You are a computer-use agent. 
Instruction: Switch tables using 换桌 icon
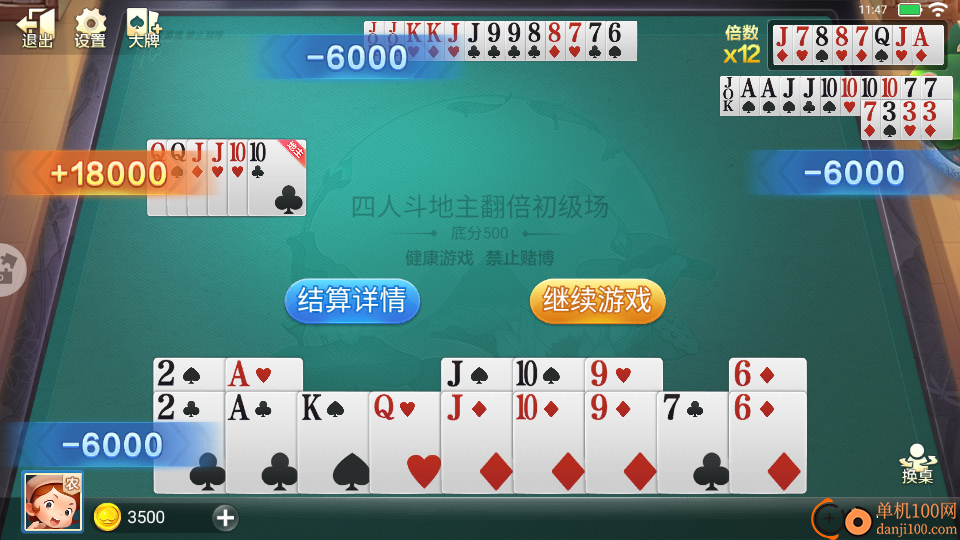[916, 465]
